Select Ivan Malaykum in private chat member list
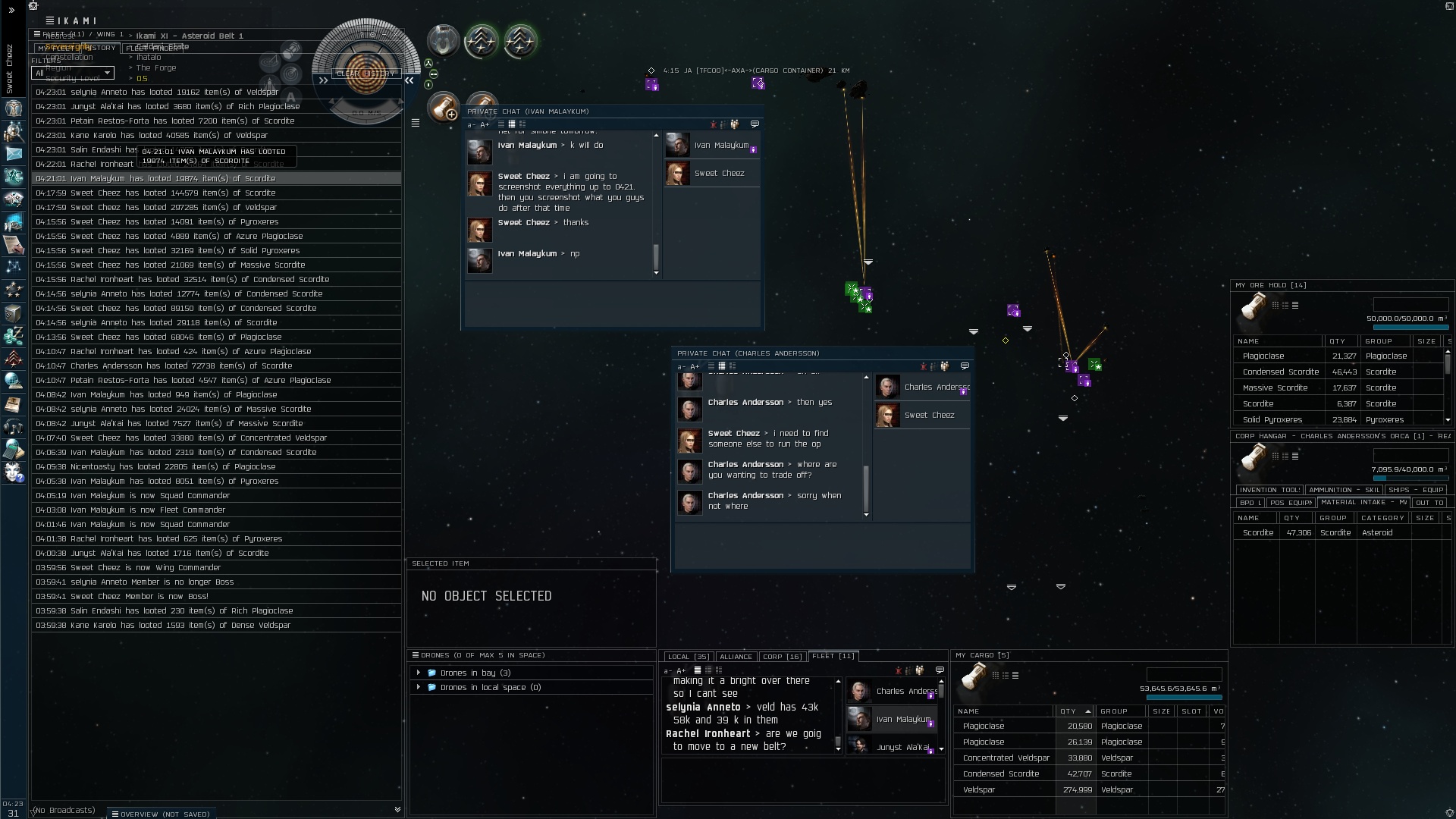Screen dimensions: 1456x819 (x=720, y=145)
